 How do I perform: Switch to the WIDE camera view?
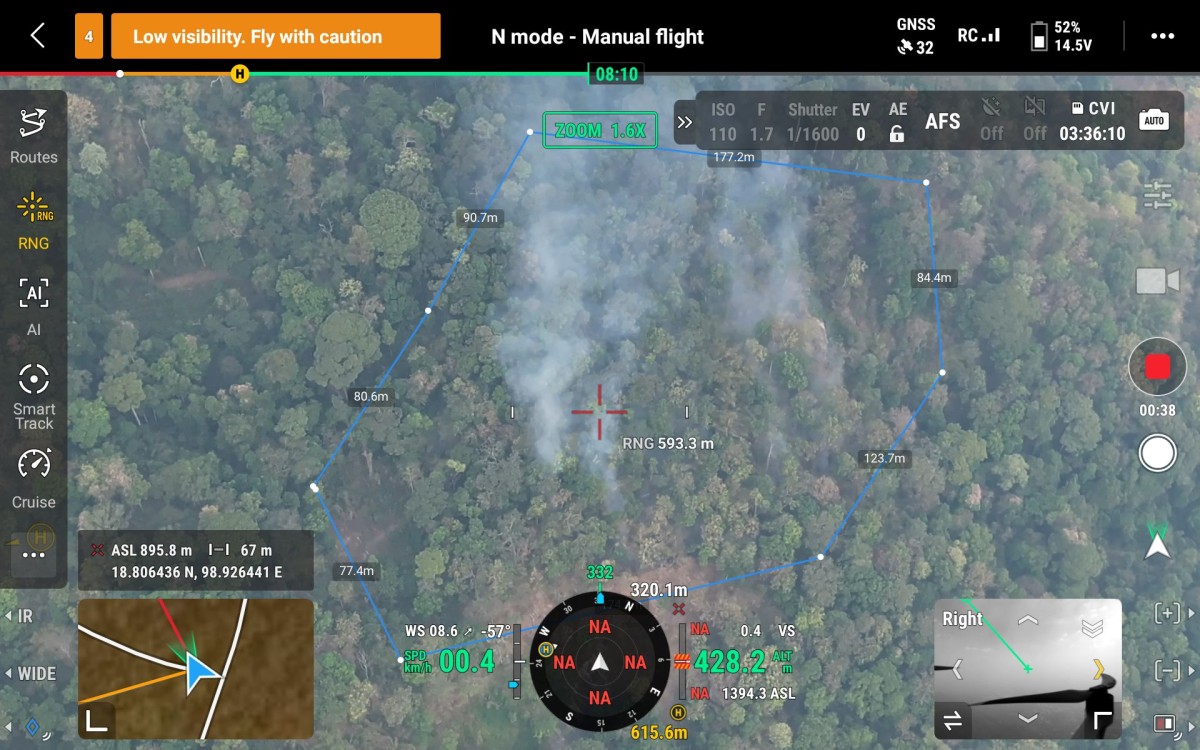pyautogui.click(x=30, y=673)
